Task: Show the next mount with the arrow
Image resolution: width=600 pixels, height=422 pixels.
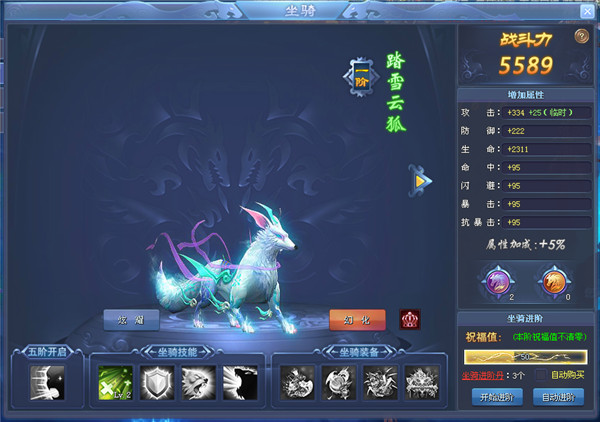Action: click(x=424, y=180)
